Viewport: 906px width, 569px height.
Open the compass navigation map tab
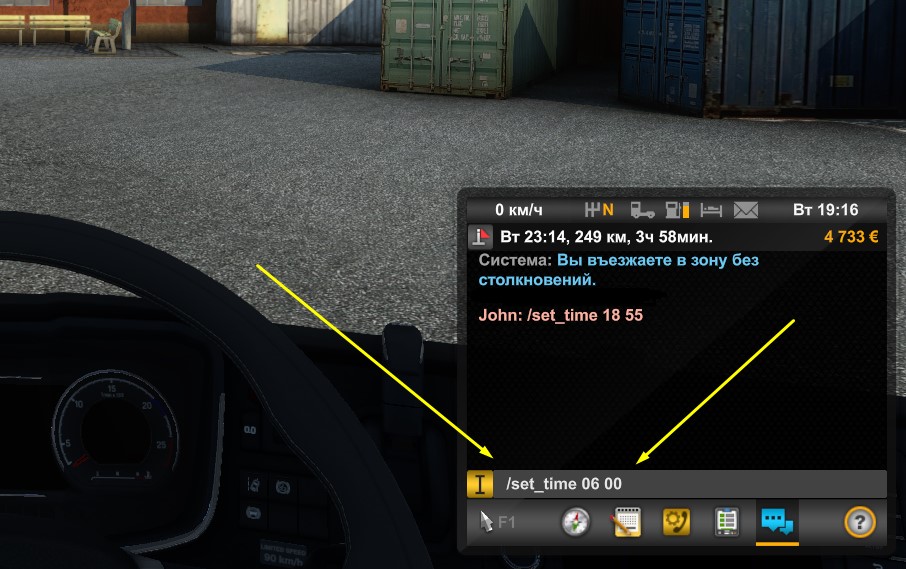pyautogui.click(x=577, y=522)
